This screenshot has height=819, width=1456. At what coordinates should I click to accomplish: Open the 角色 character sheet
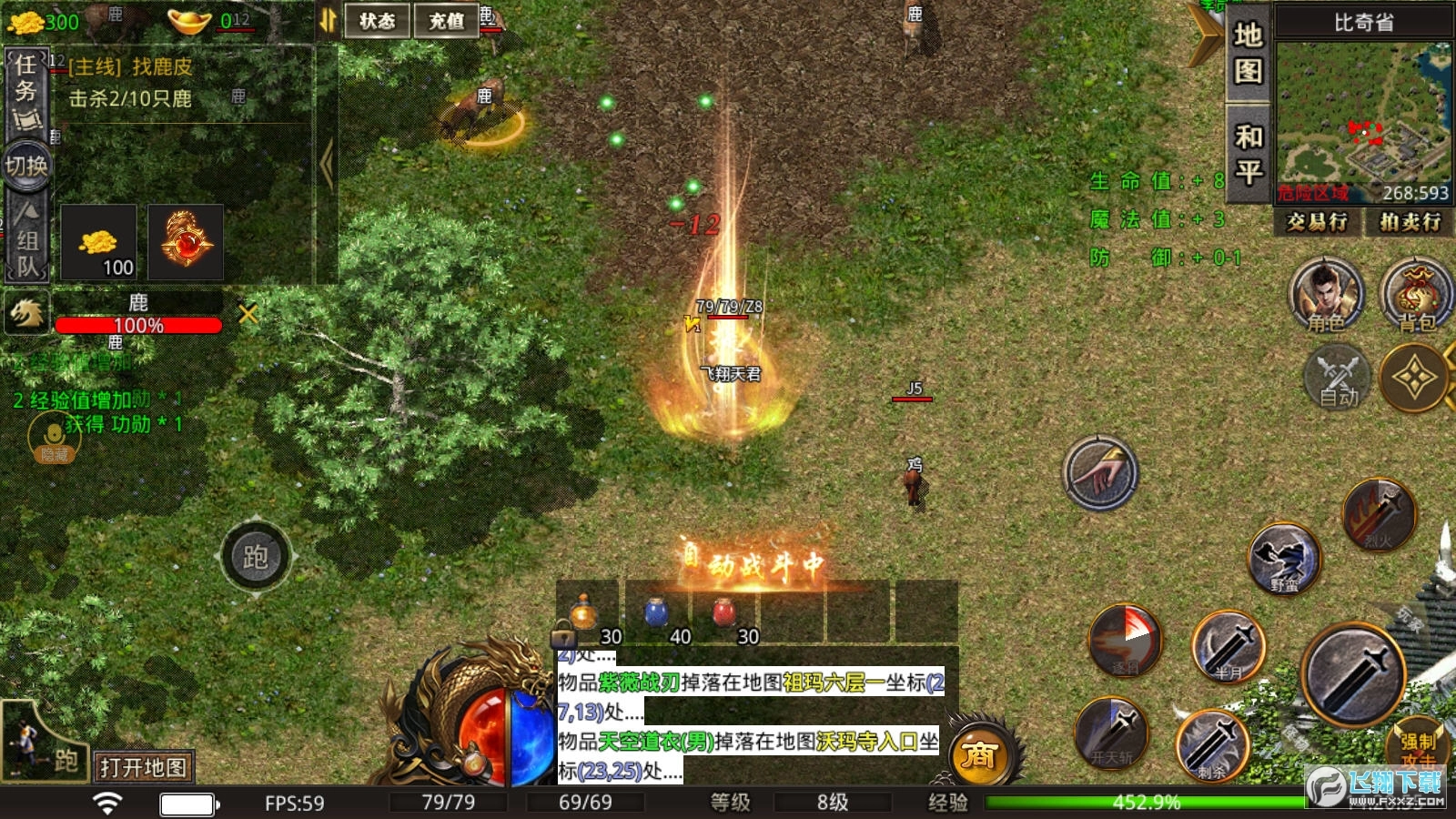pos(1326,295)
